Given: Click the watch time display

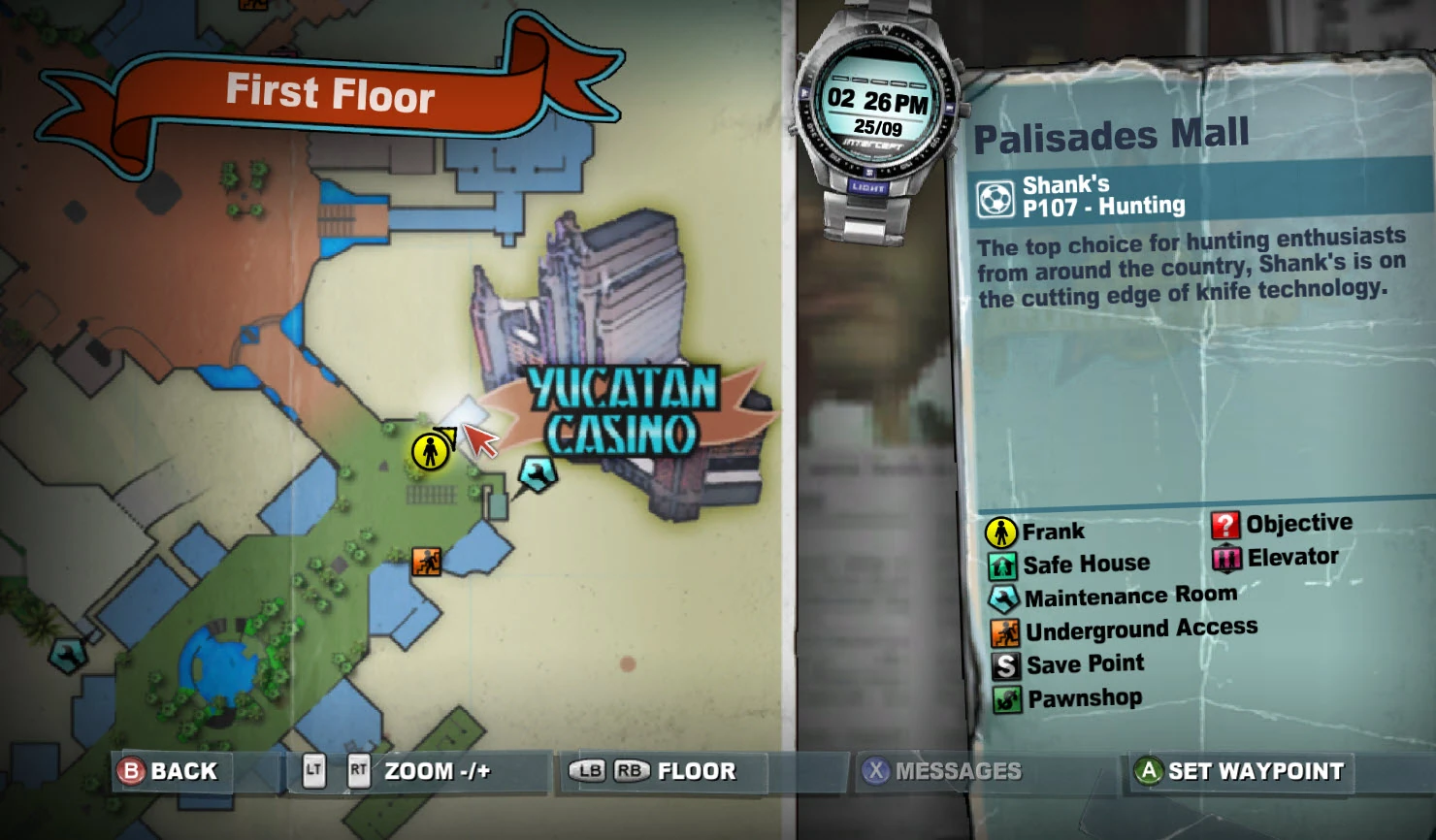Looking at the screenshot, I should (x=878, y=97).
